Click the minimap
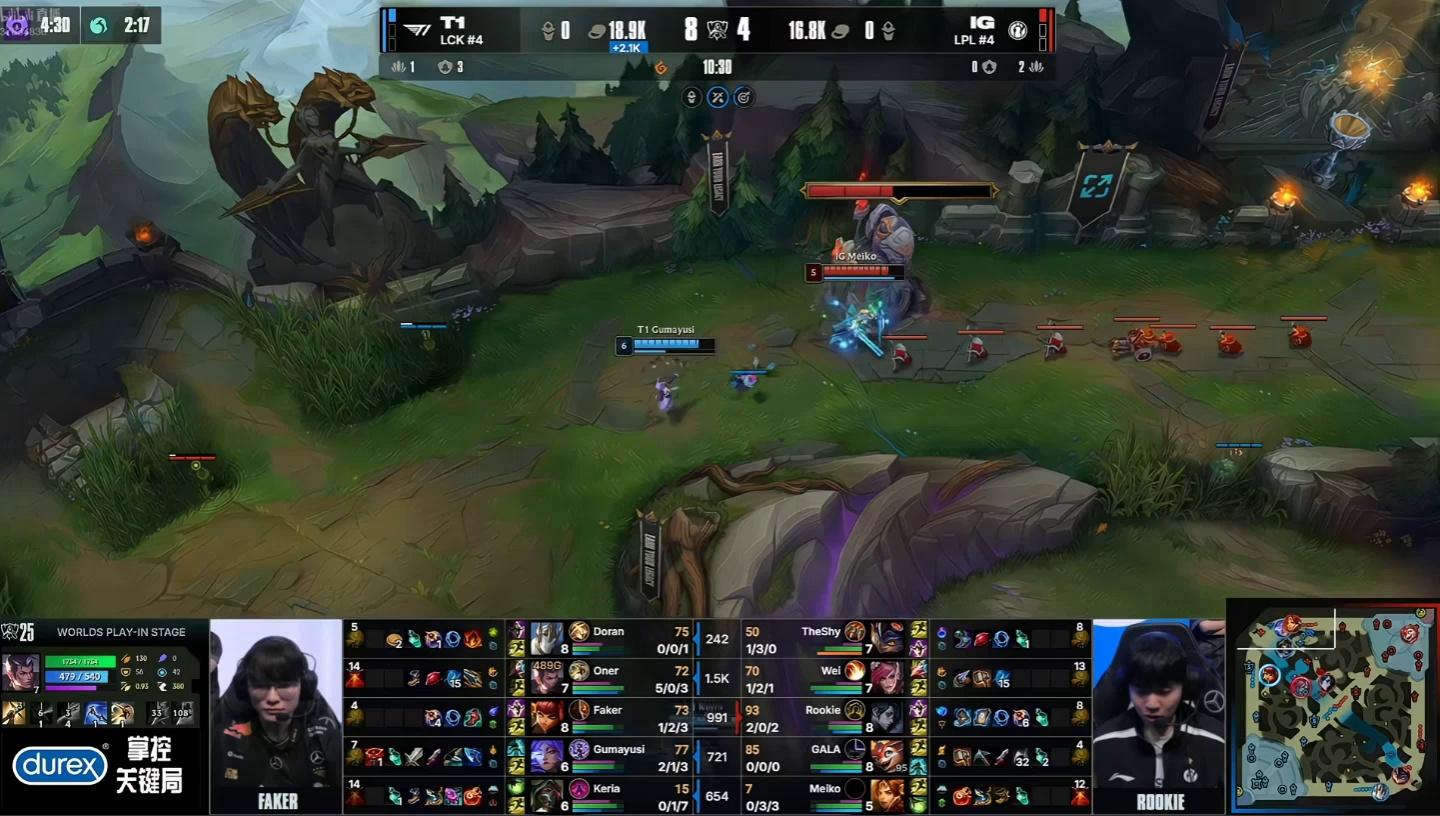 [x=1330, y=705]
